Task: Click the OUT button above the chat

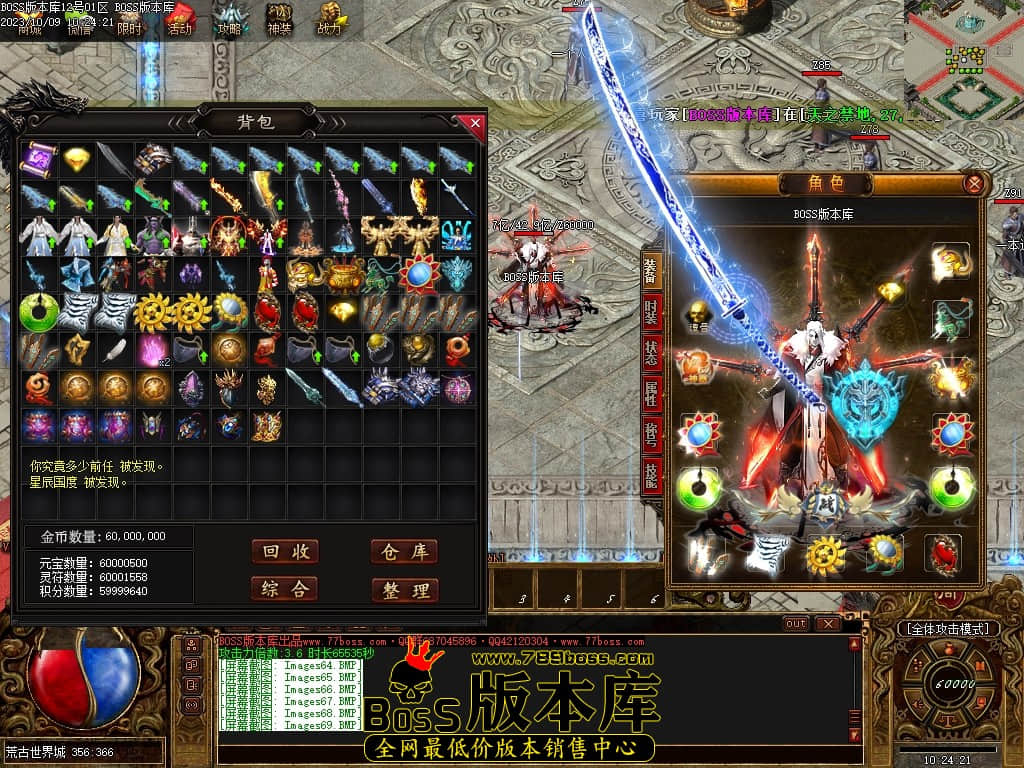Action: (796, 623)
